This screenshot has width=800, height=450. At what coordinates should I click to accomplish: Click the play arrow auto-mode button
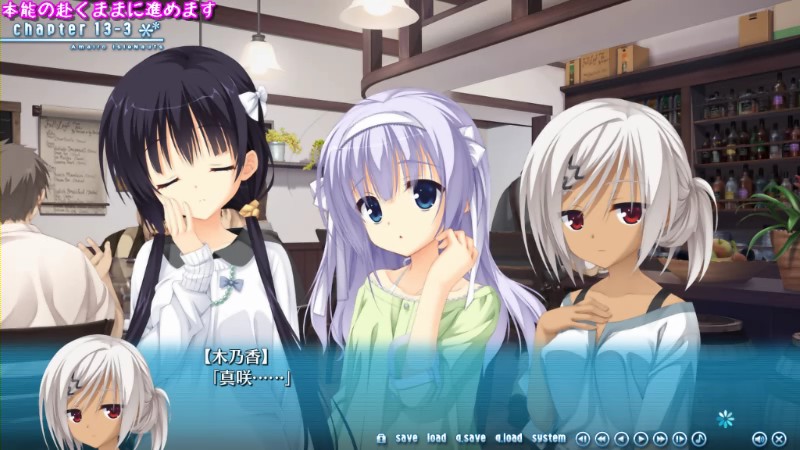(x=641, y=438)
